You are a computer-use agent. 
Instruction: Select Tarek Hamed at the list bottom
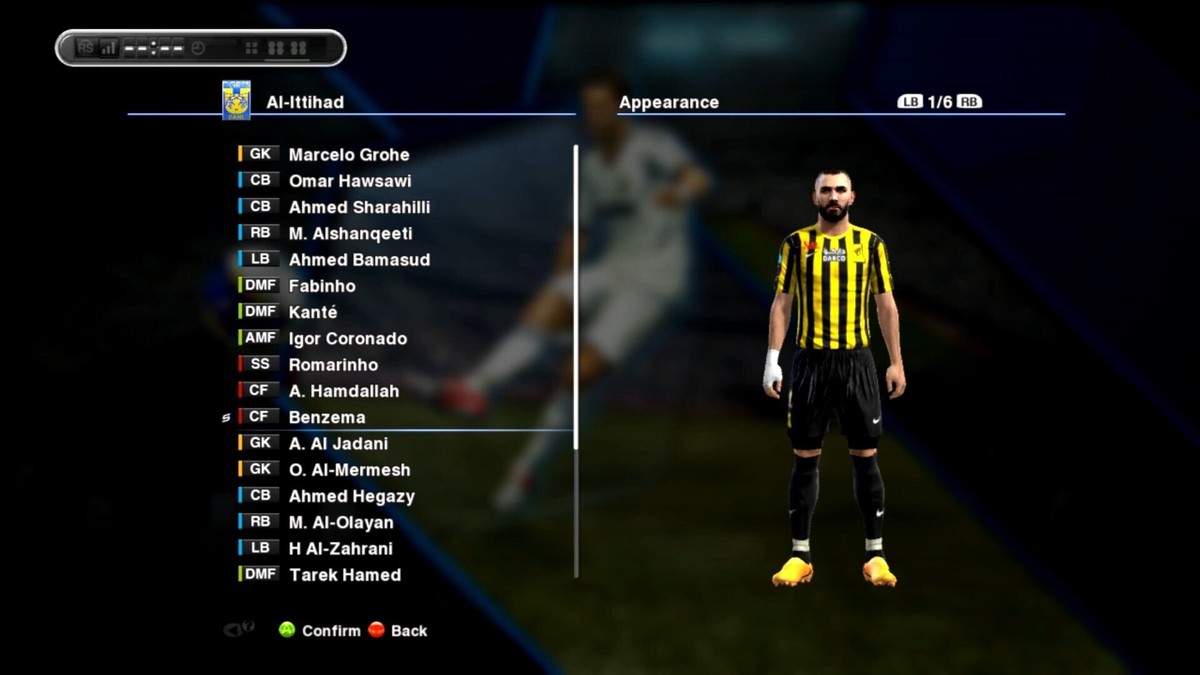click(x=344, y=575)
